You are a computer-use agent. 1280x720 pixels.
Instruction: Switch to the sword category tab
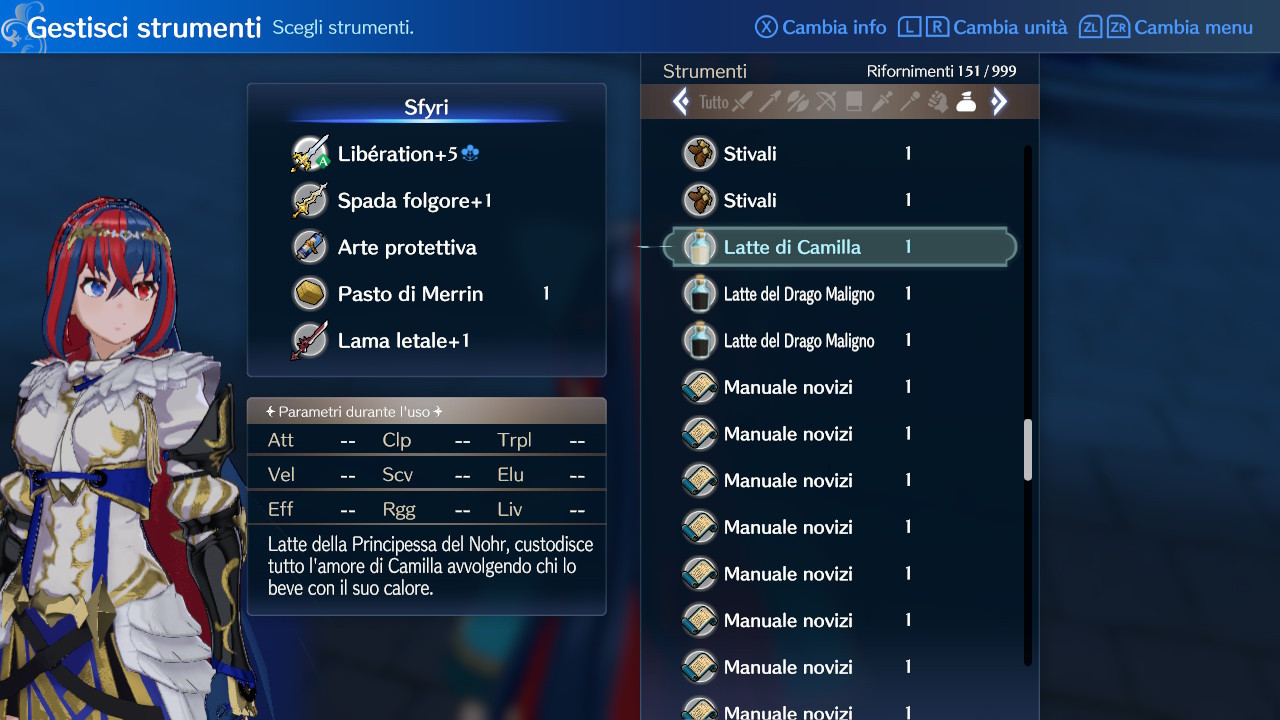pyautogui.click(x=742, y=102)
